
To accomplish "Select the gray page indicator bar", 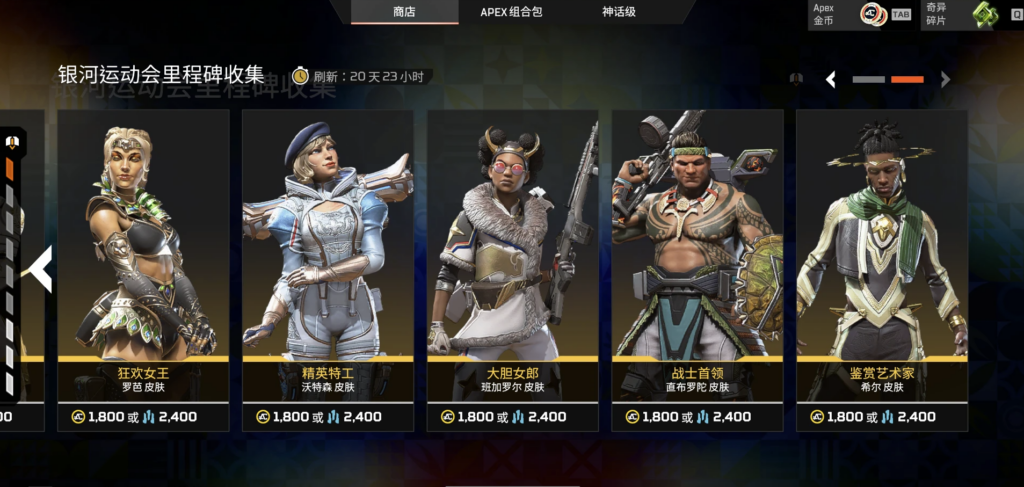I will pyautogui.click(x=869, y=79).
